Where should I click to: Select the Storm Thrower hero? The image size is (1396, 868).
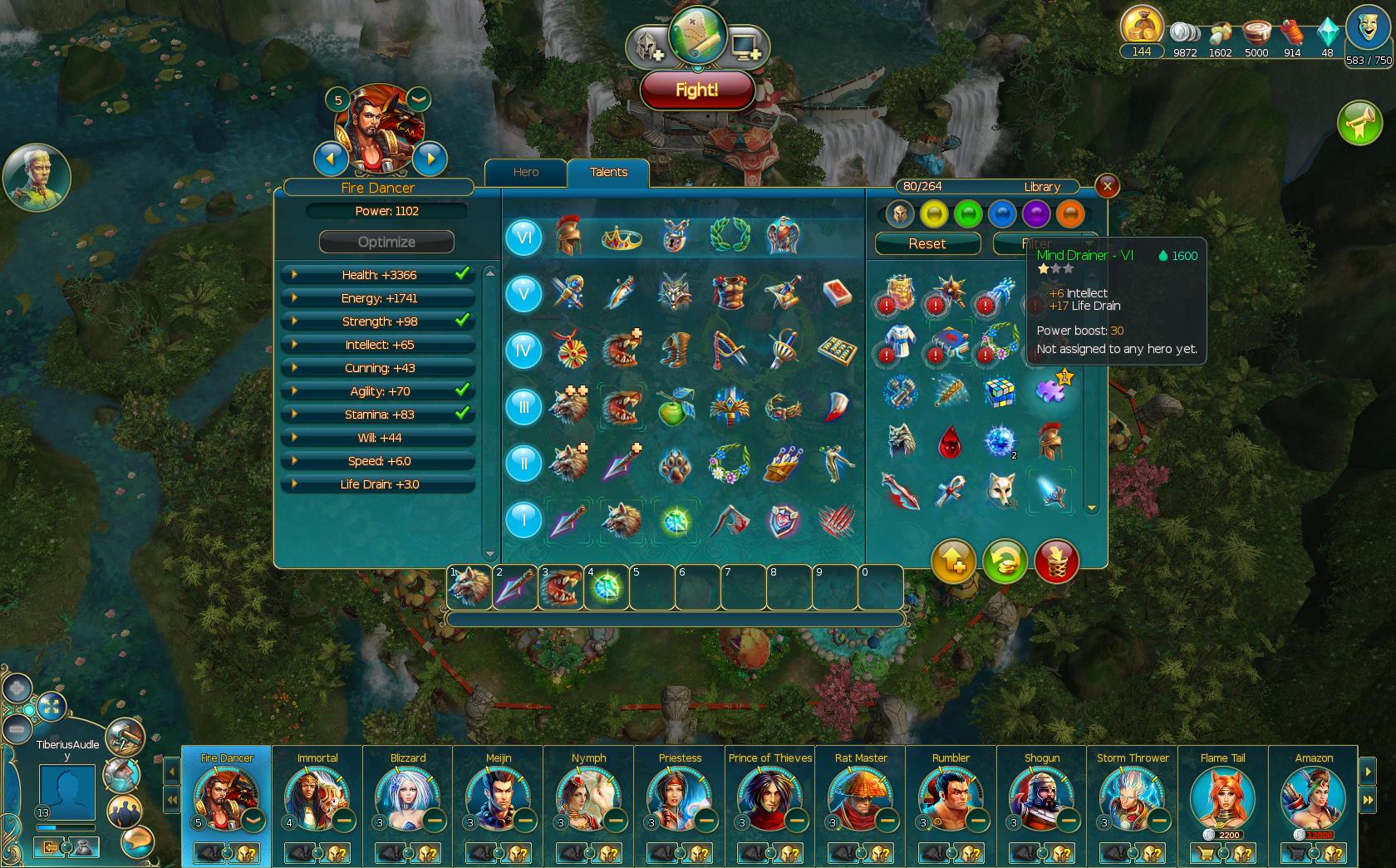coord(1130,799)
